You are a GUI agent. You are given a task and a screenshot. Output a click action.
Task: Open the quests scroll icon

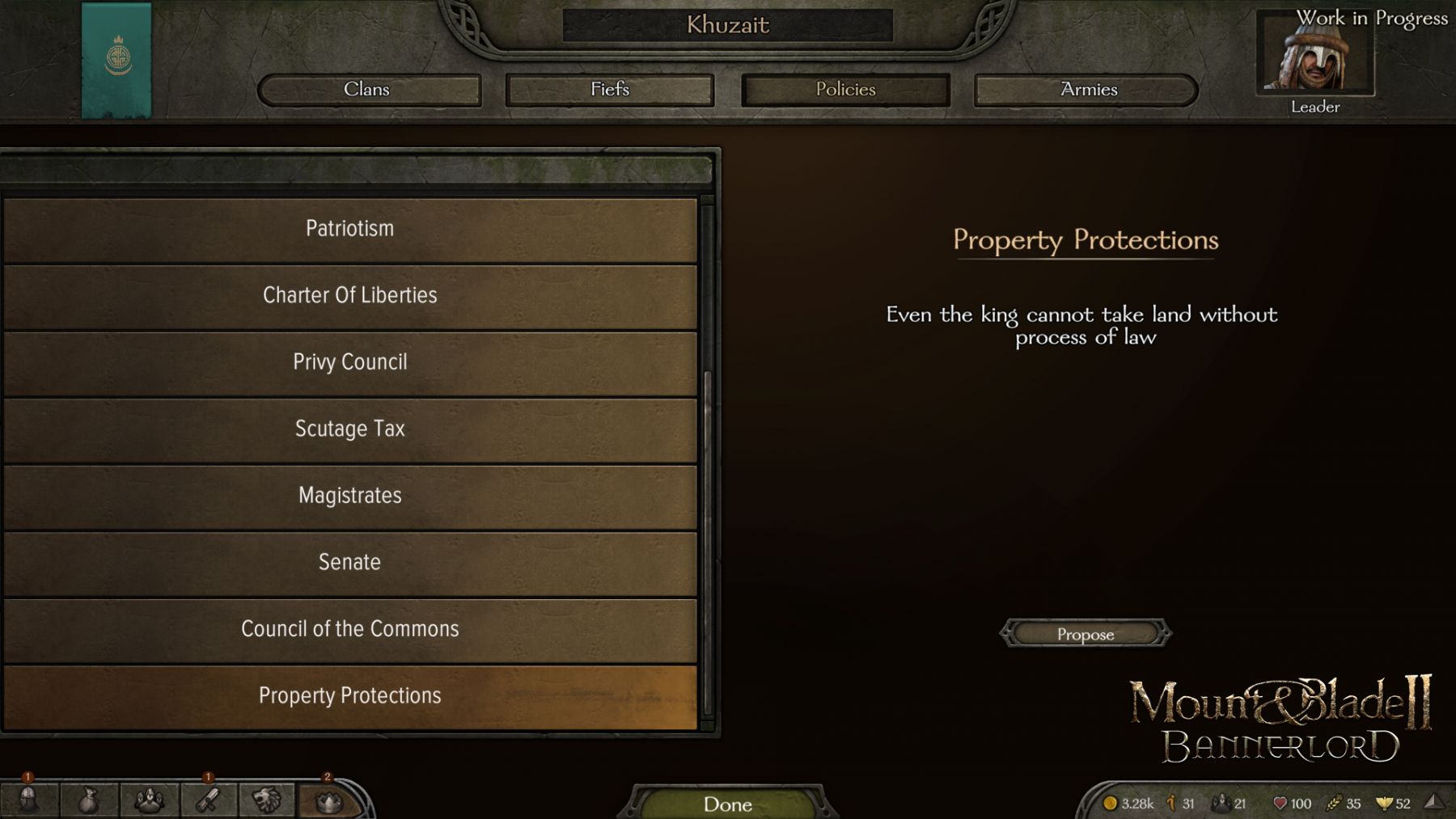pos(209,800)
